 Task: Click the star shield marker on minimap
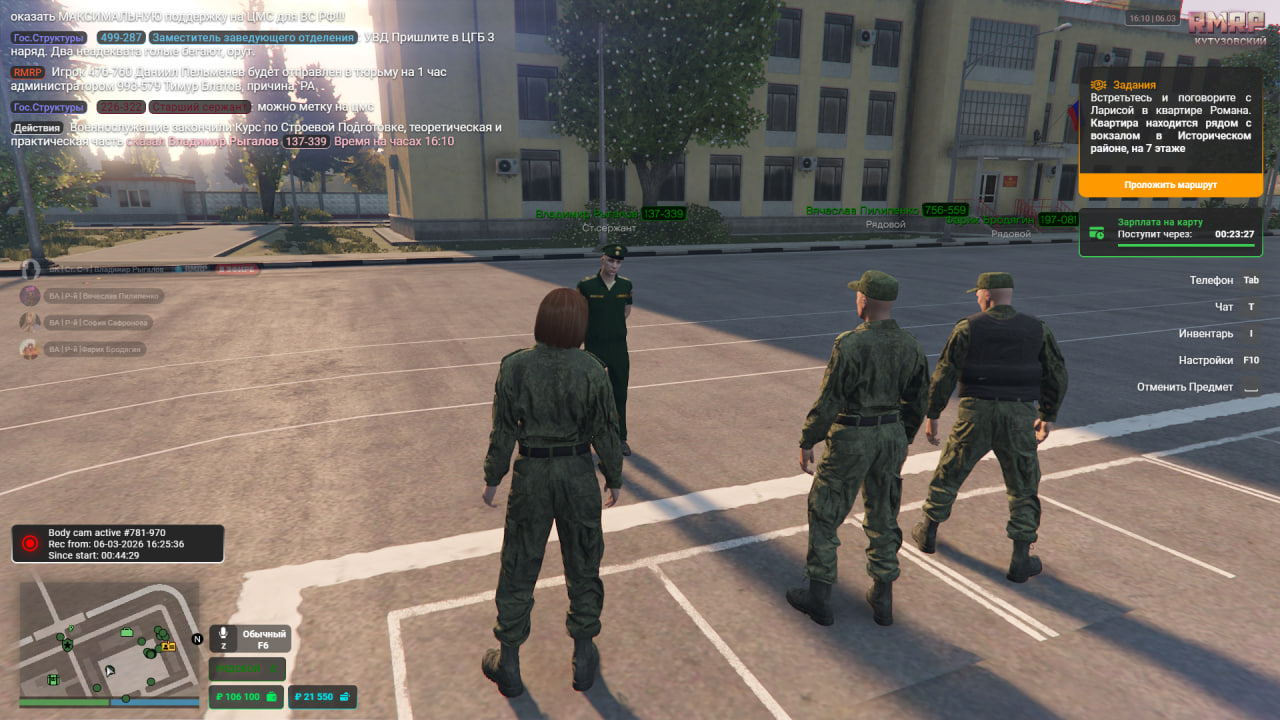click(67, 645)
